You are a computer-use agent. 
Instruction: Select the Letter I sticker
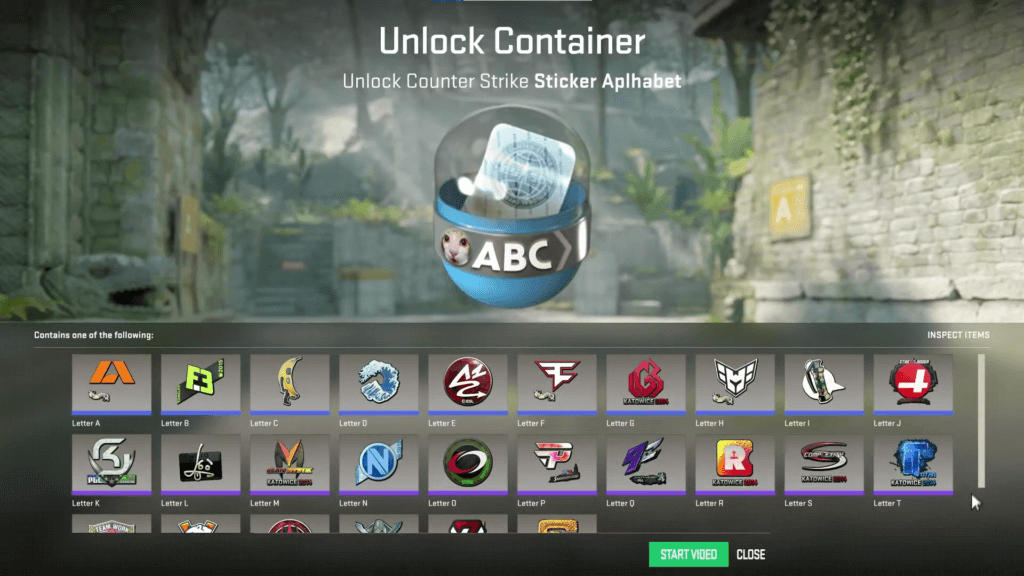pos(824,383)
